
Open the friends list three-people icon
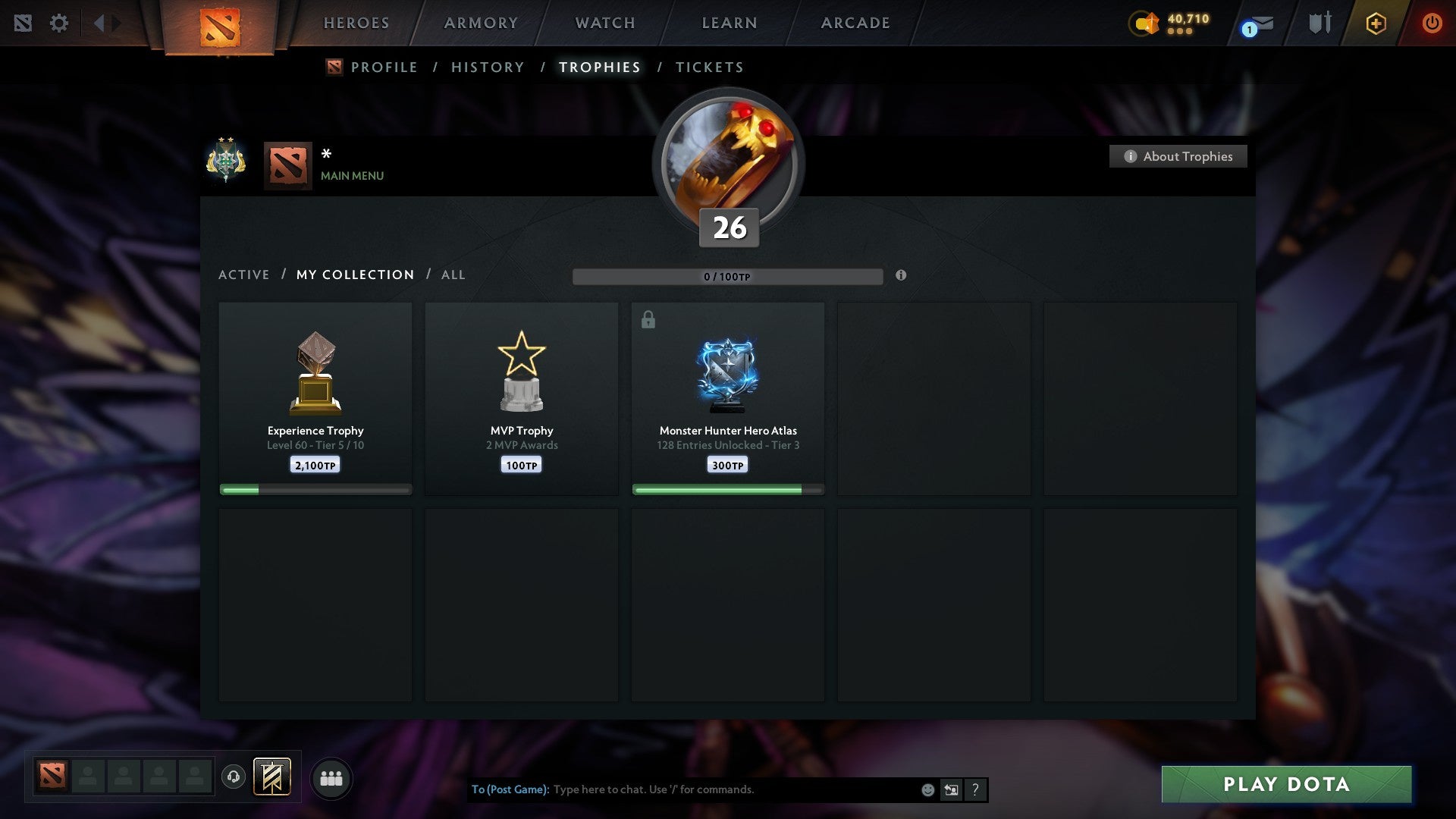[x=331, y=777]
